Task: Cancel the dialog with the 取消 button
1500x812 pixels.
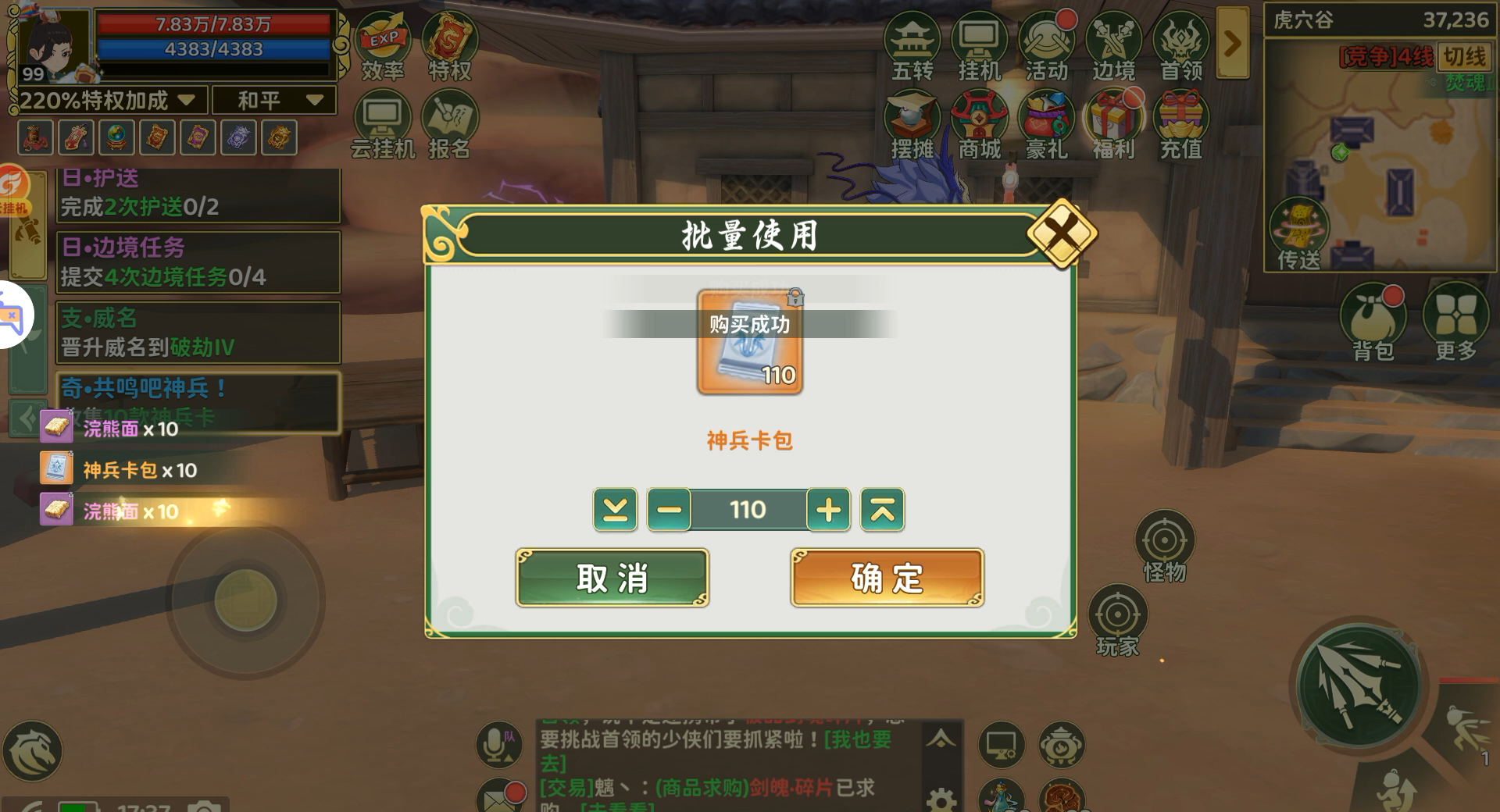Action: [x=612, y=578]
